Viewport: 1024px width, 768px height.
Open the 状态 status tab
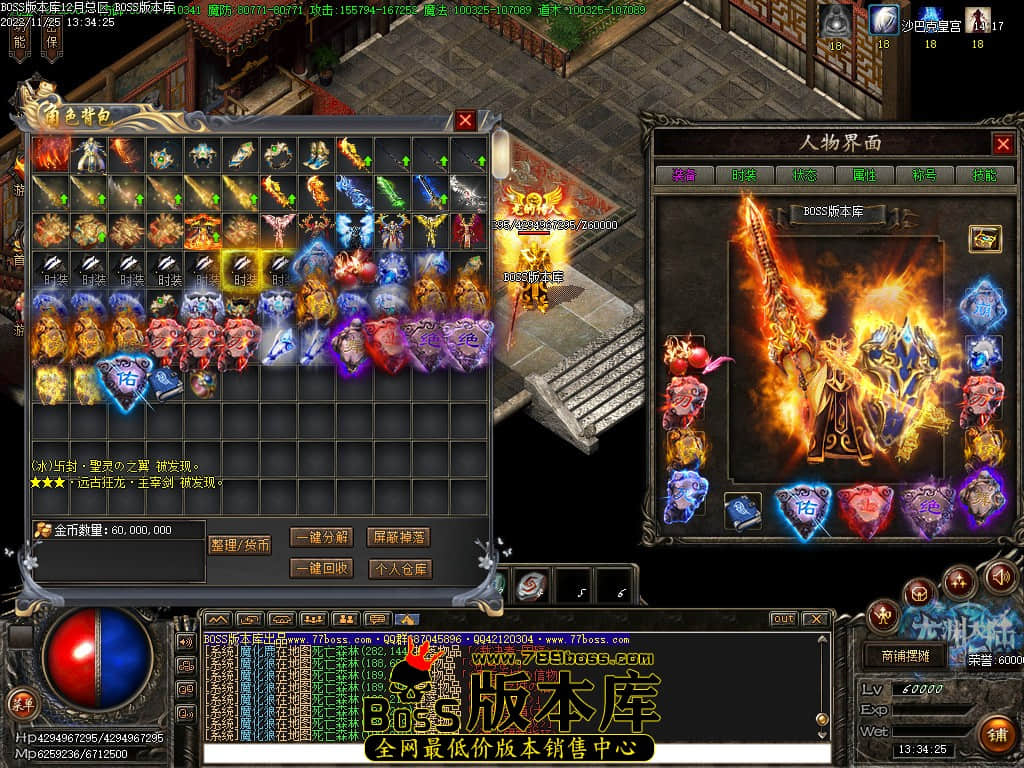click(x=804, y=175)
